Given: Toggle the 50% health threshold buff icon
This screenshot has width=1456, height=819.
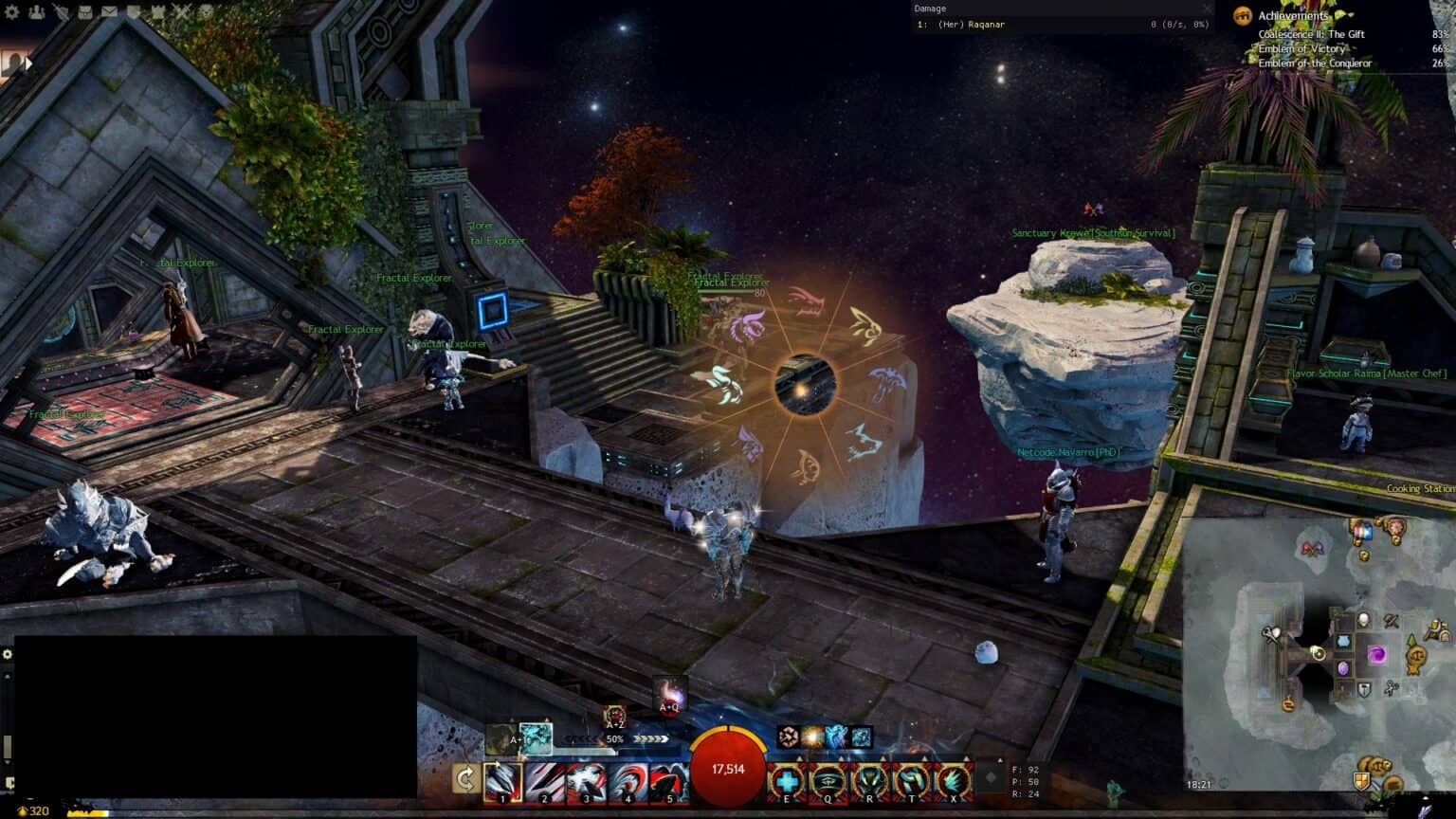Looking at the screenshot, I should (x=614, y=737).
